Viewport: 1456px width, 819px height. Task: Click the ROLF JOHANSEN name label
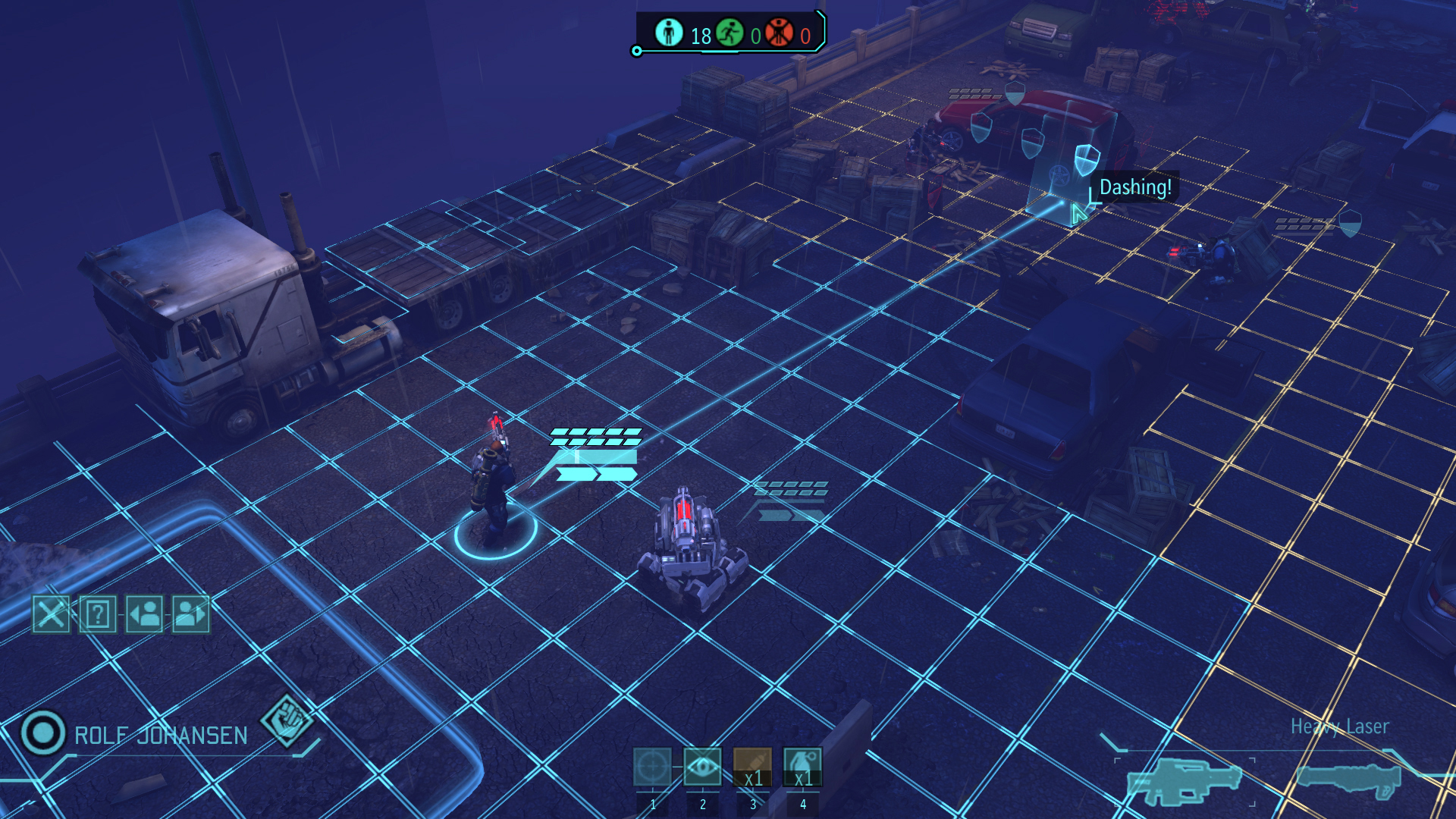click(x=160, y=734)
